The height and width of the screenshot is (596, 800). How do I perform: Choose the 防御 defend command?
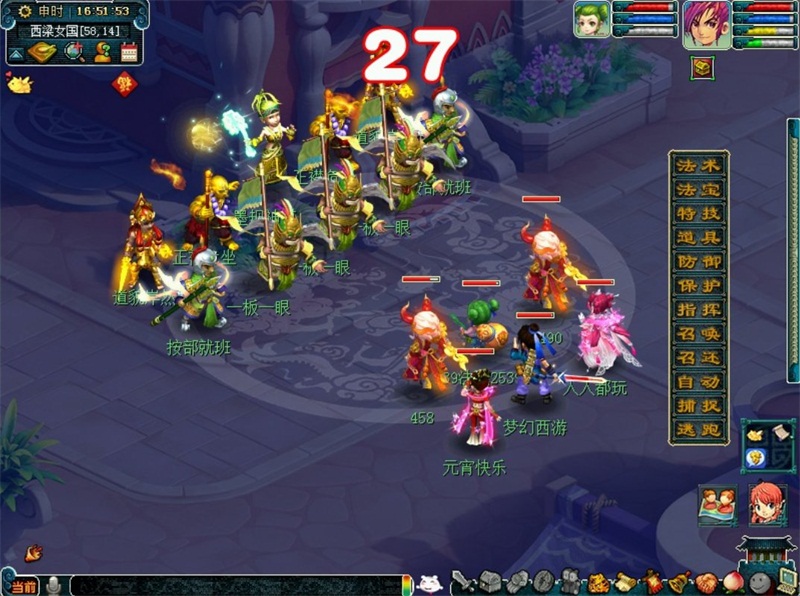coord(700,261)
